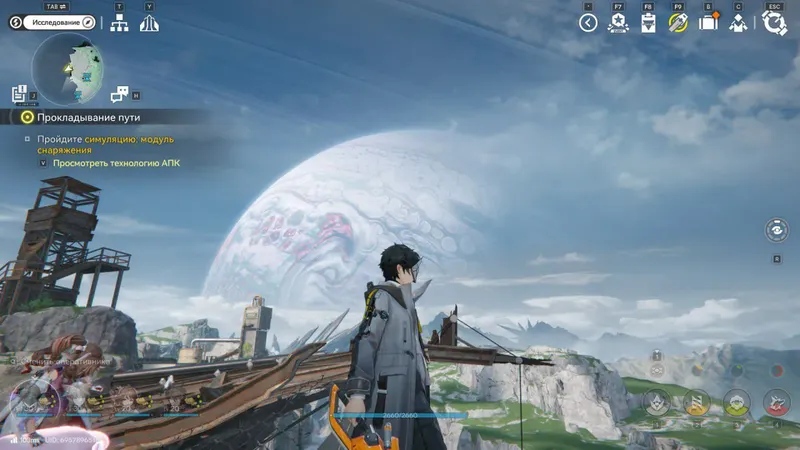
Task: Open the briefcase inventory icon
Action: [709, 22]
